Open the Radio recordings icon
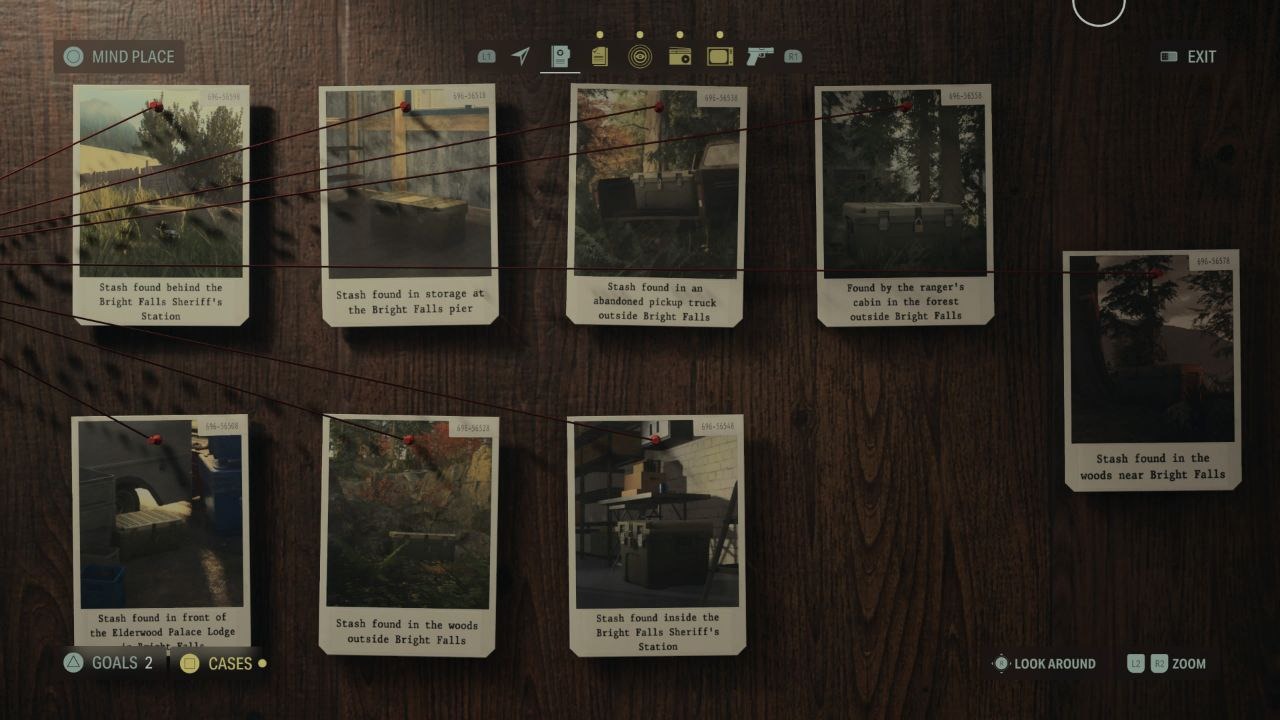 (684, 57)
